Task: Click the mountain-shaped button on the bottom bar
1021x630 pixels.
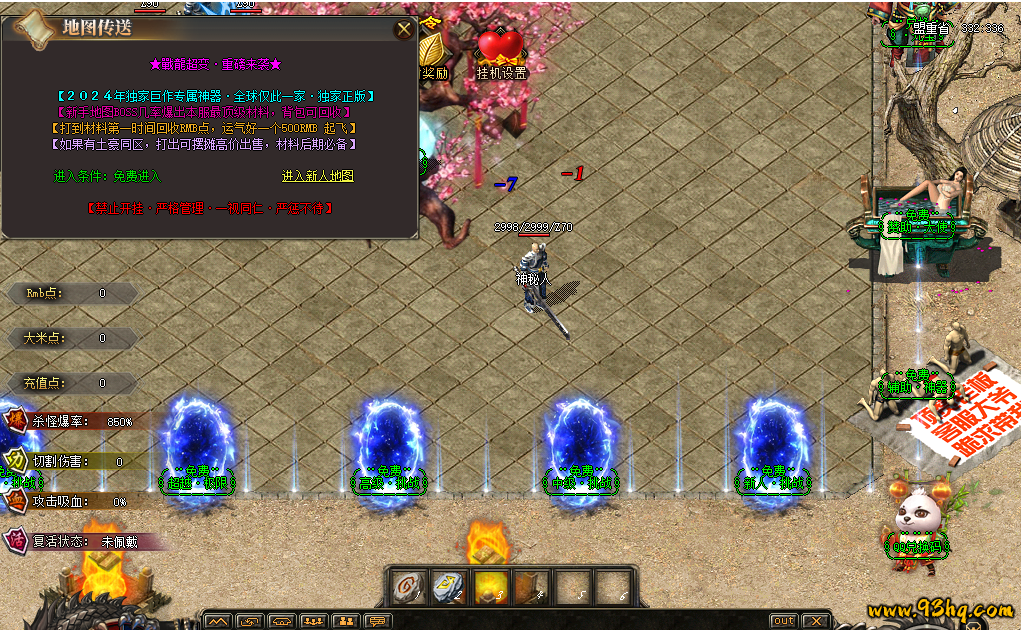Action: [218, 621]
